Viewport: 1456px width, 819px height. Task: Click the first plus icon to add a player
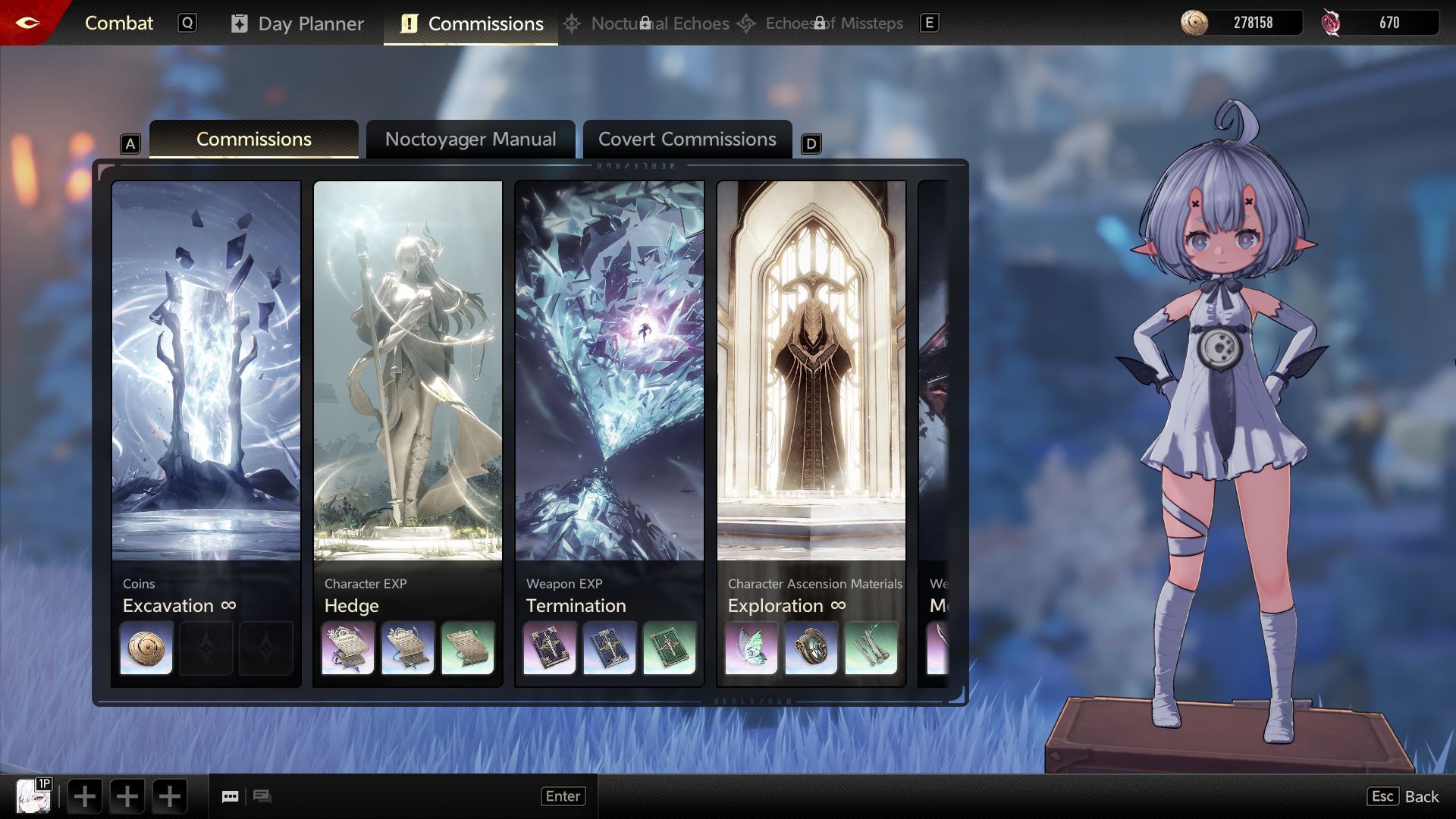(x=84, y=796)
